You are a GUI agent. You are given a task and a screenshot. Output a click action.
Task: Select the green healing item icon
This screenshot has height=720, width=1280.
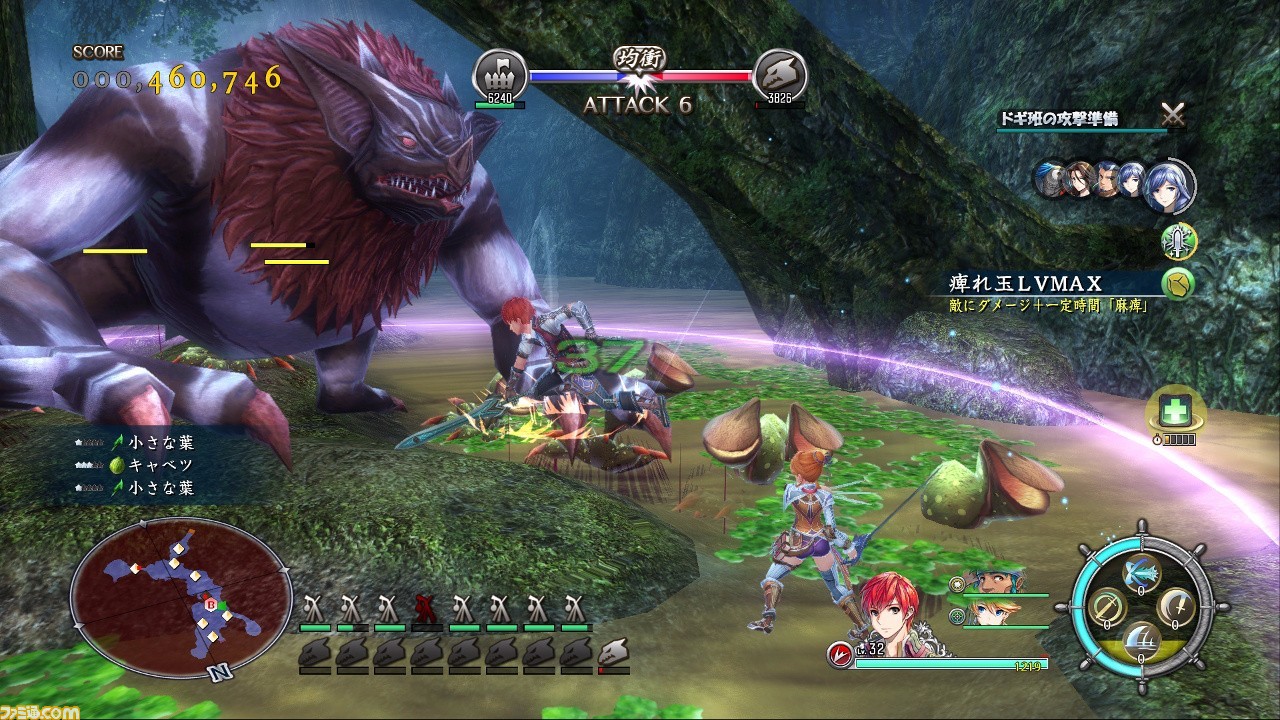click(1177, 408)
